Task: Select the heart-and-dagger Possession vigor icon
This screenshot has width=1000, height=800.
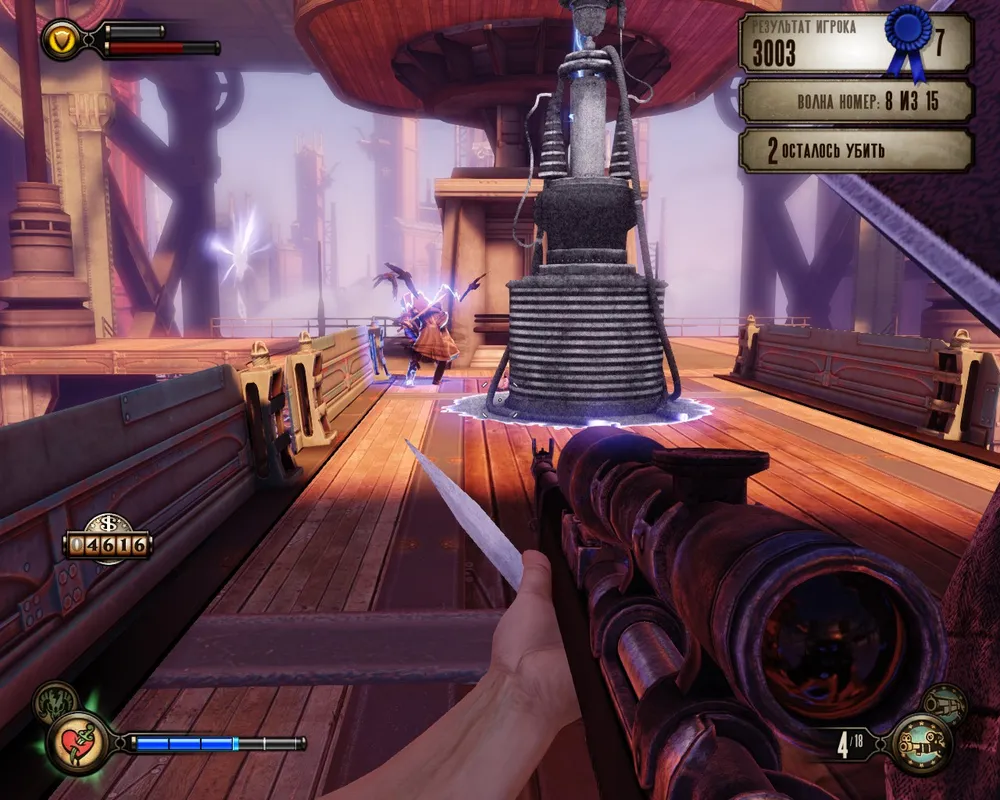Action: coord(77,743)
